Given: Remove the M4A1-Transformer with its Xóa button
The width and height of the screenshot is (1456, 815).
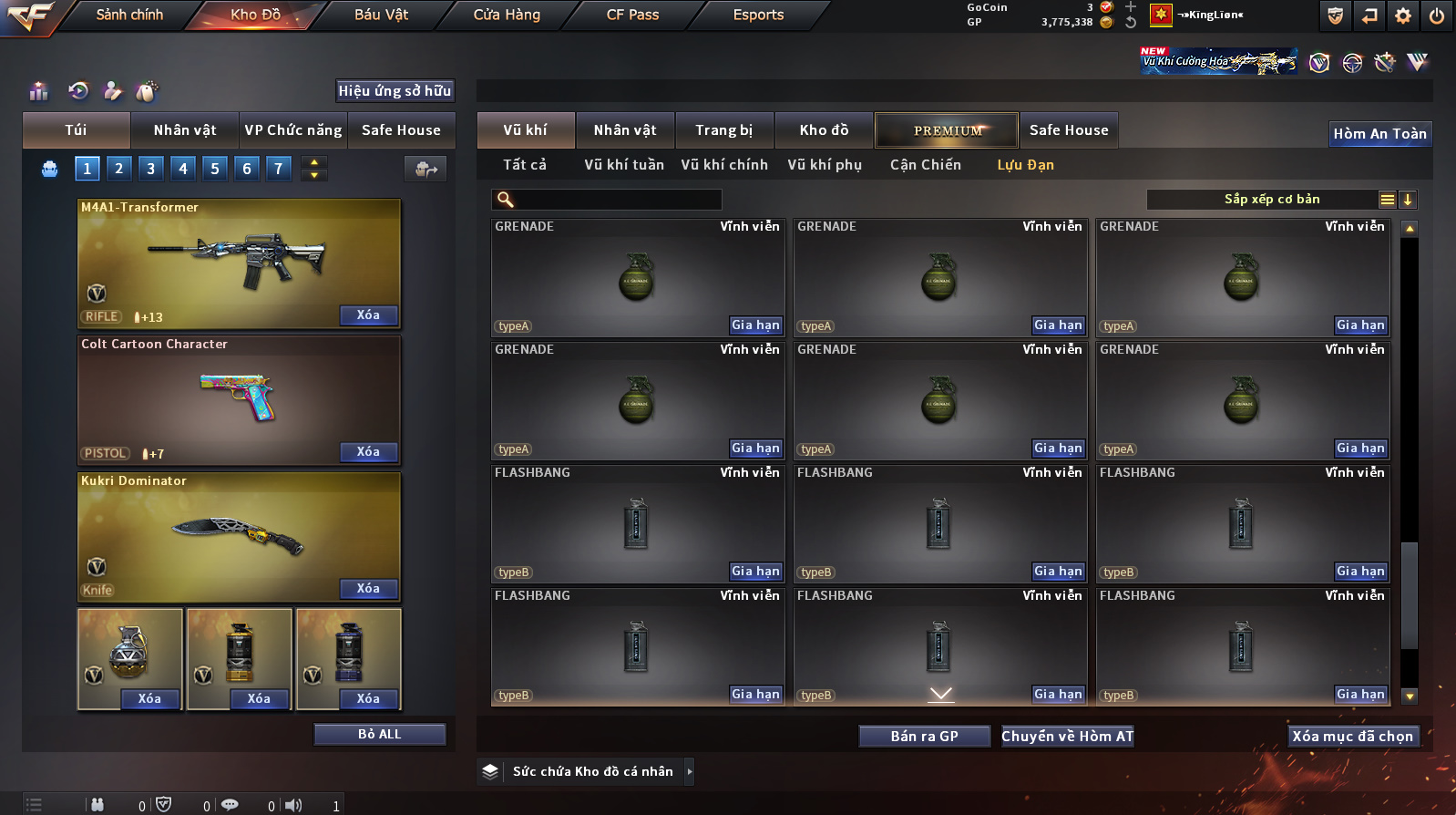Looking at the screenshot, I should point(368,315).
